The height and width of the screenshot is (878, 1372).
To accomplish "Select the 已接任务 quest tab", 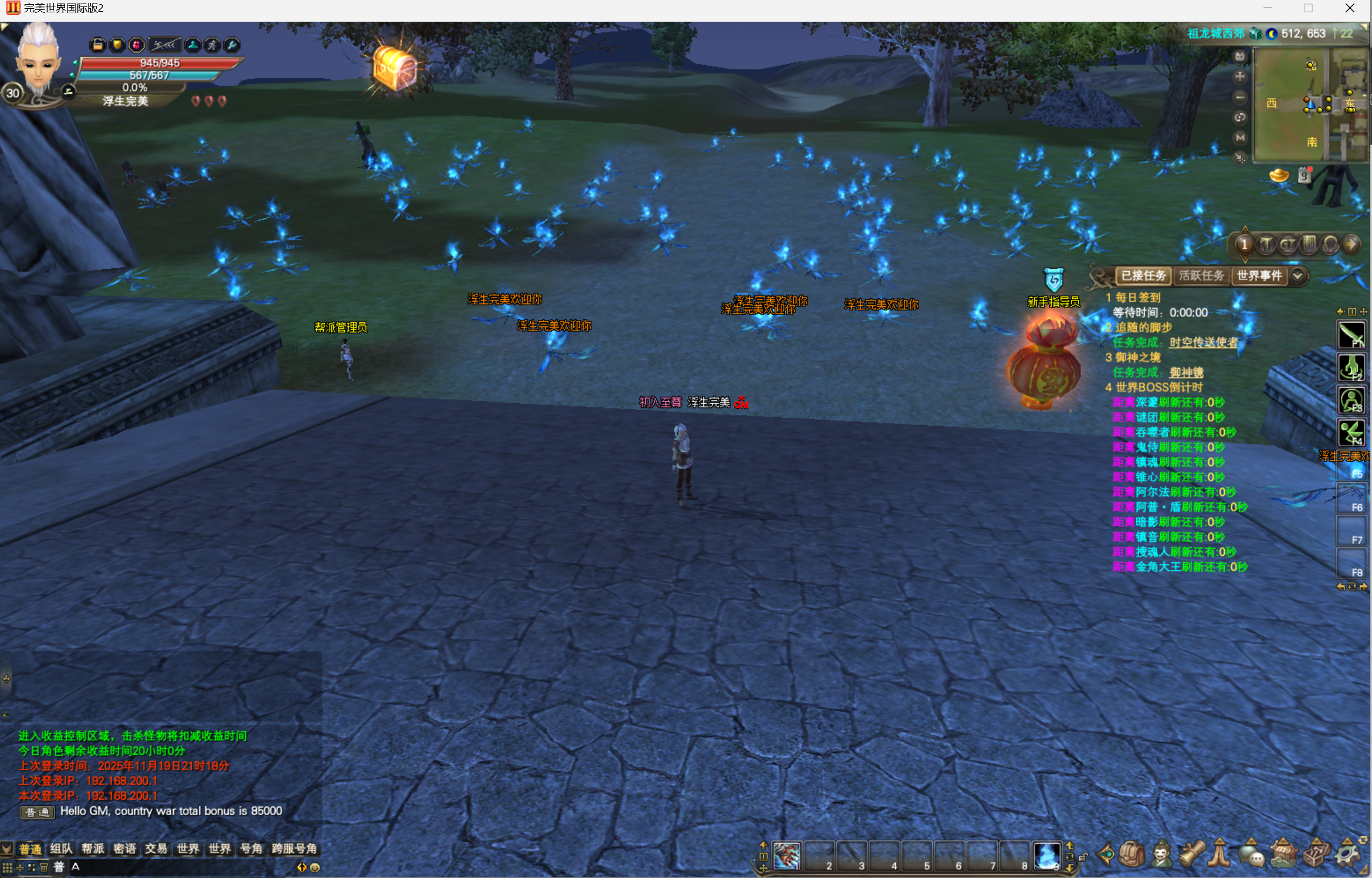I will [x=1143, y=275].
